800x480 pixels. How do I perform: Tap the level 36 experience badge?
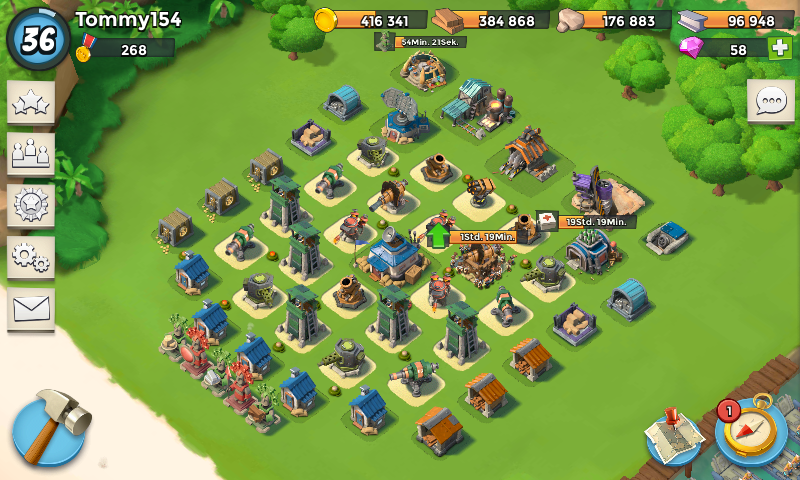[38, 38]
